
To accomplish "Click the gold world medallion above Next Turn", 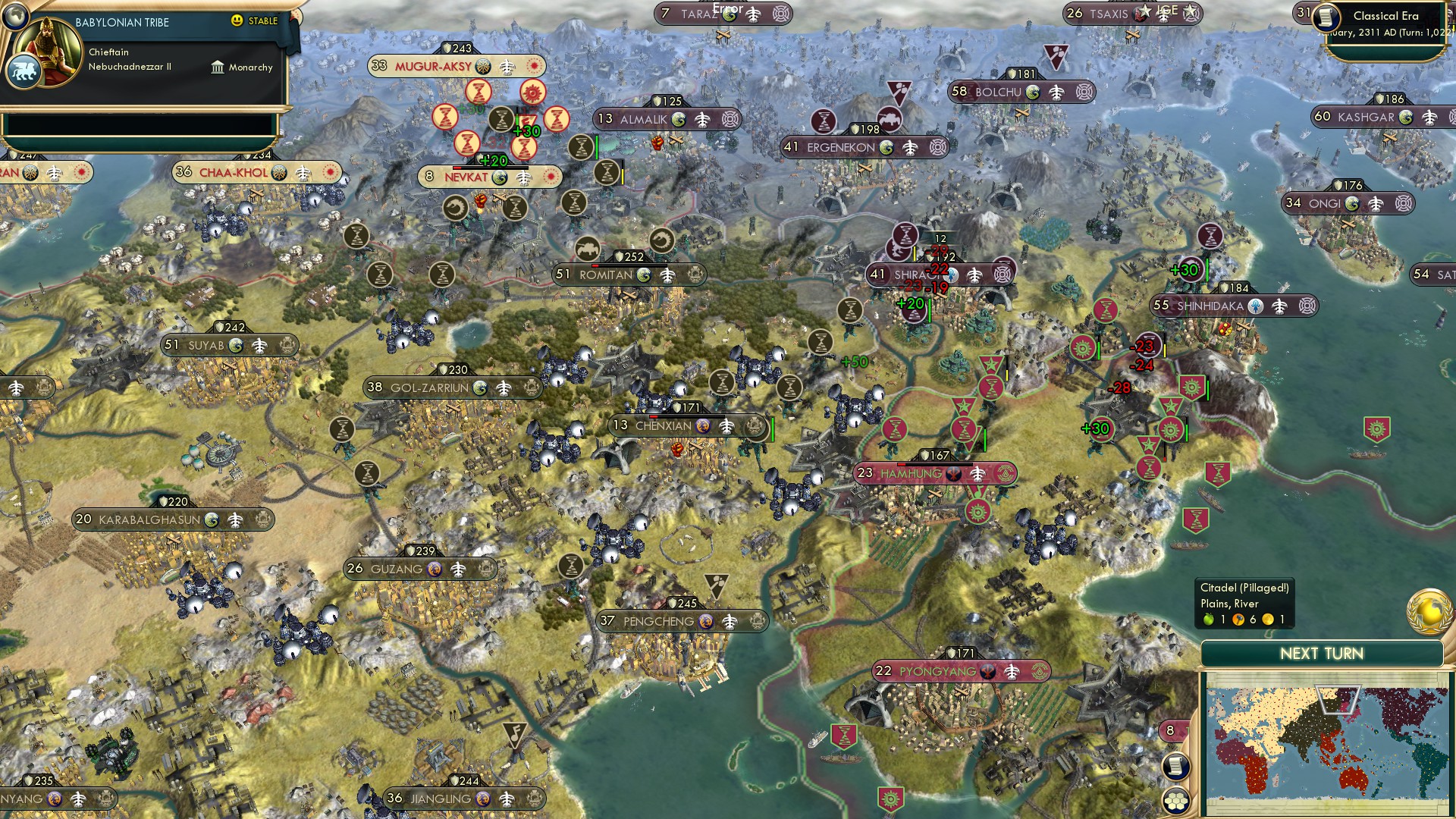I will [x=1429, y=612].
